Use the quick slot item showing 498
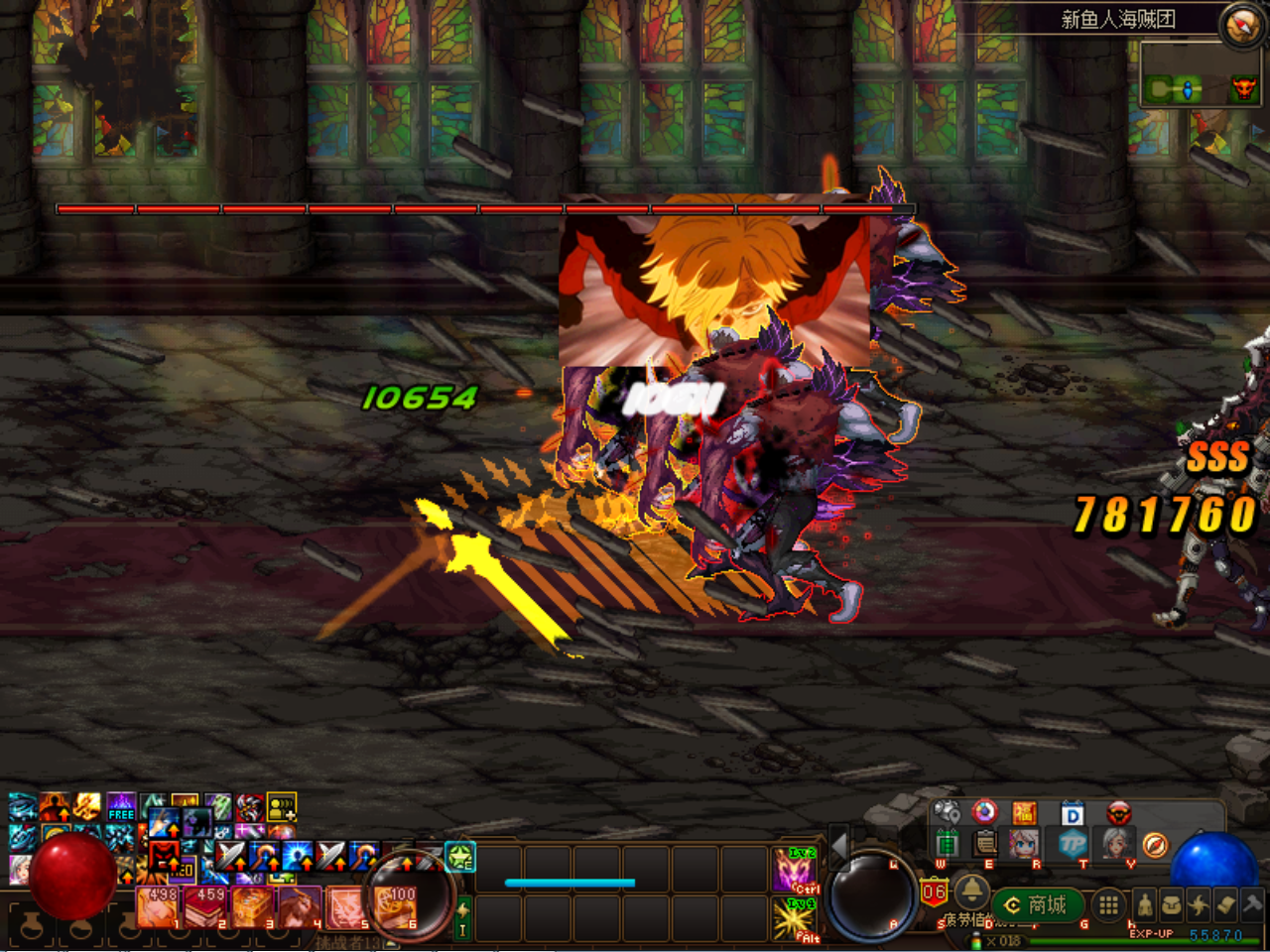The image size is (1270, 952). pyautogui.click(x=156, y=907)
